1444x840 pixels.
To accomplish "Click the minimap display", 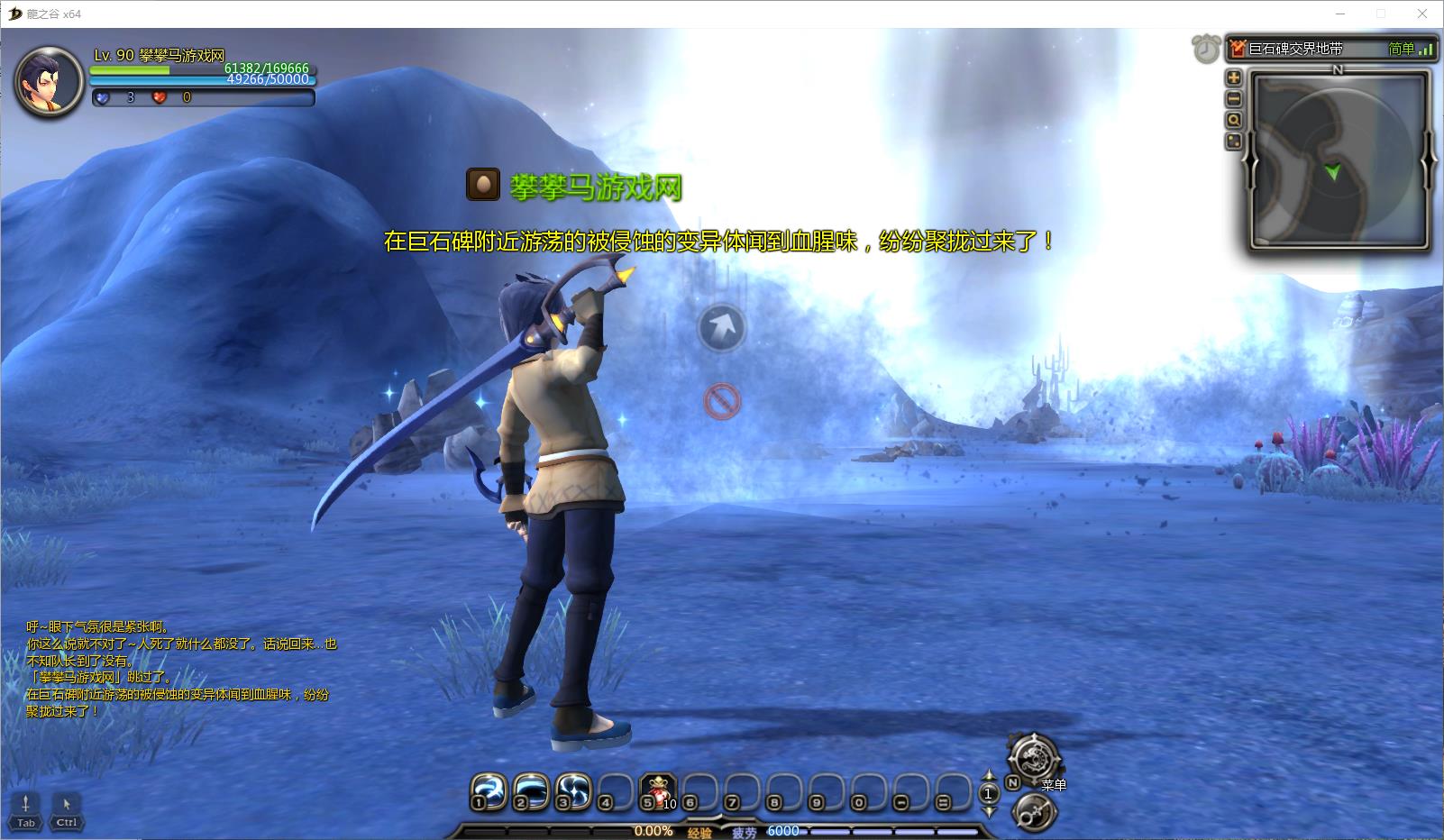I will tap(1337, 160).
